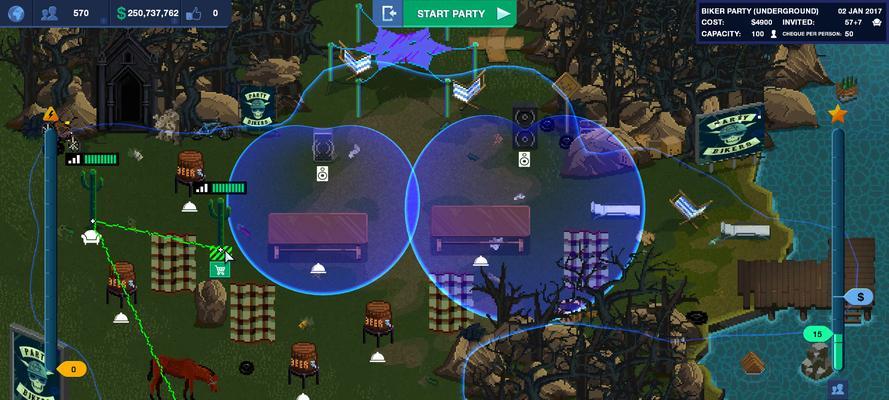Viewport: 889px width, 400px height.
Task: Exit party setup with the door icon
Action: (x=389, y=14)
